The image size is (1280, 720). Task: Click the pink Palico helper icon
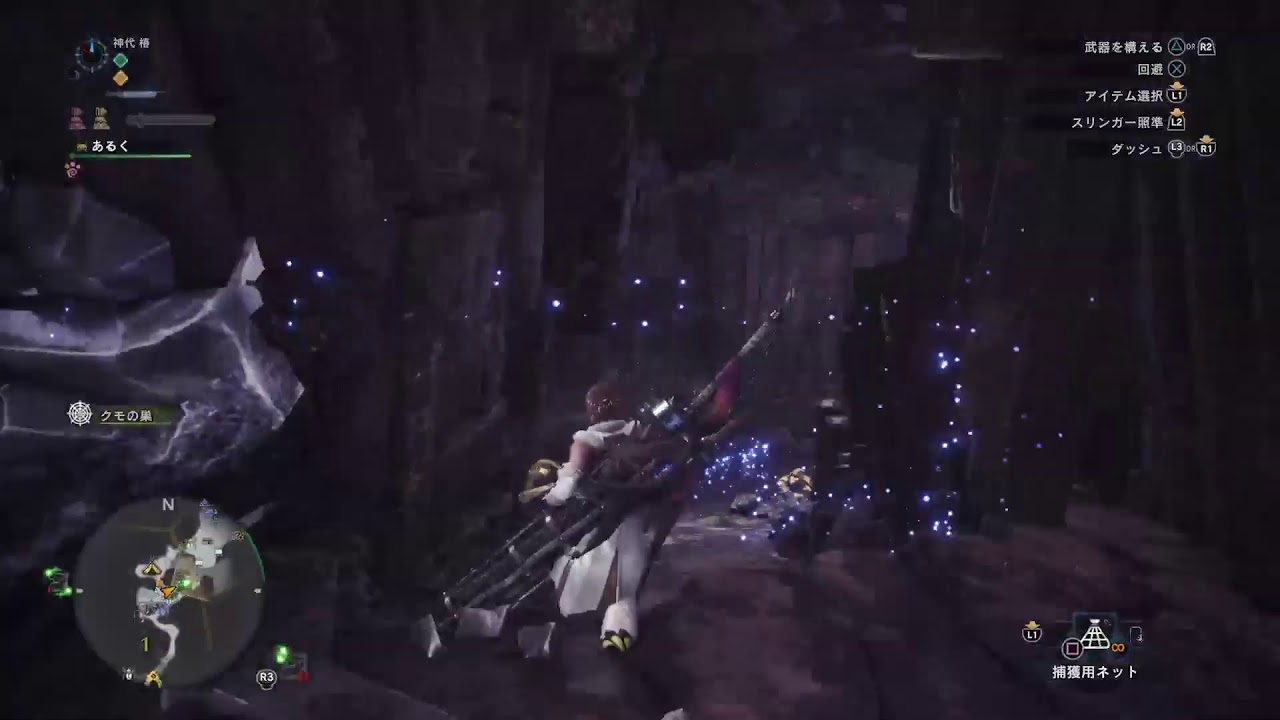coord(77,118)
